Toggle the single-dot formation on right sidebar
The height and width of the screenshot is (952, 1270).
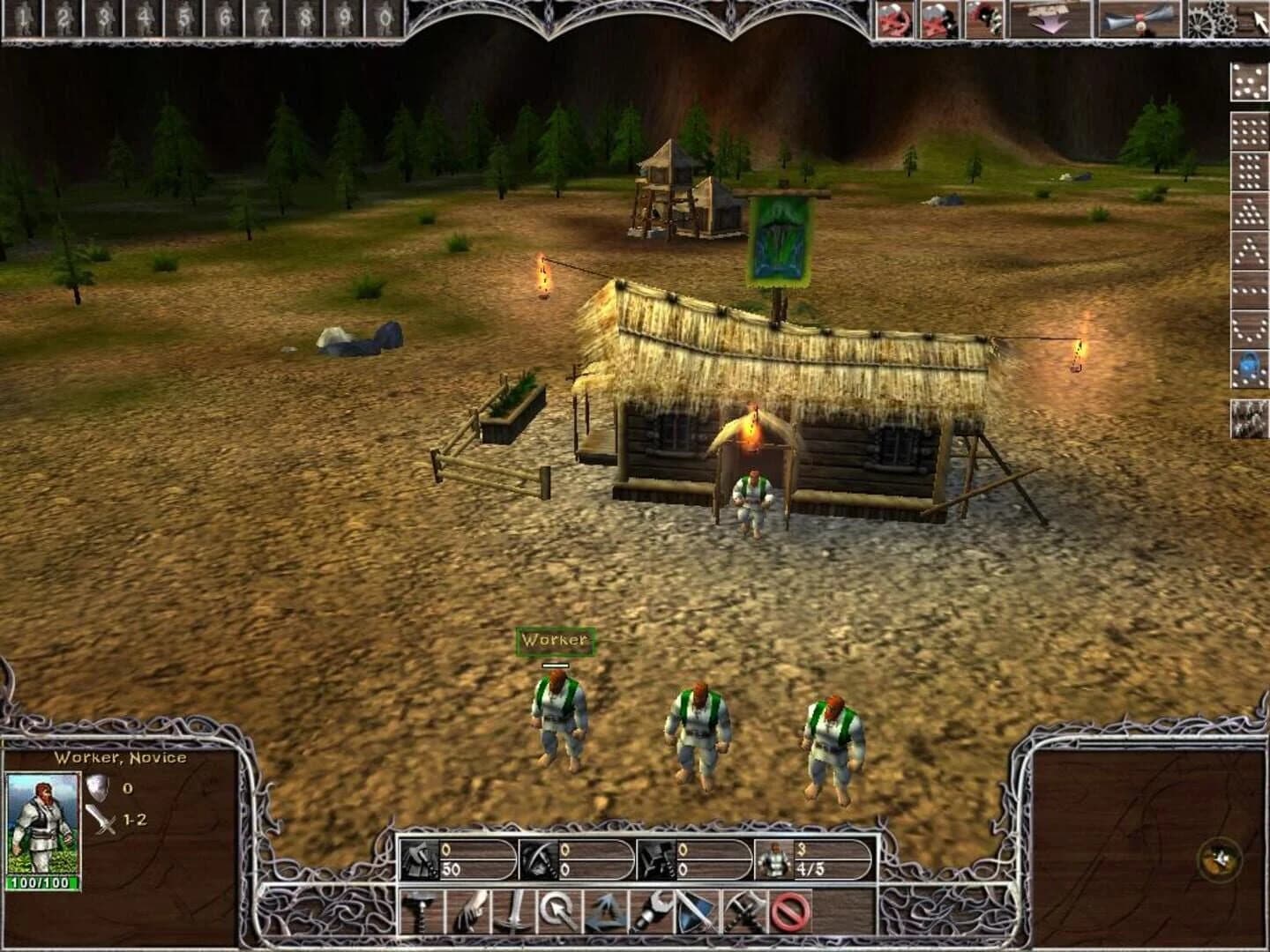(x=1248, y=82)
